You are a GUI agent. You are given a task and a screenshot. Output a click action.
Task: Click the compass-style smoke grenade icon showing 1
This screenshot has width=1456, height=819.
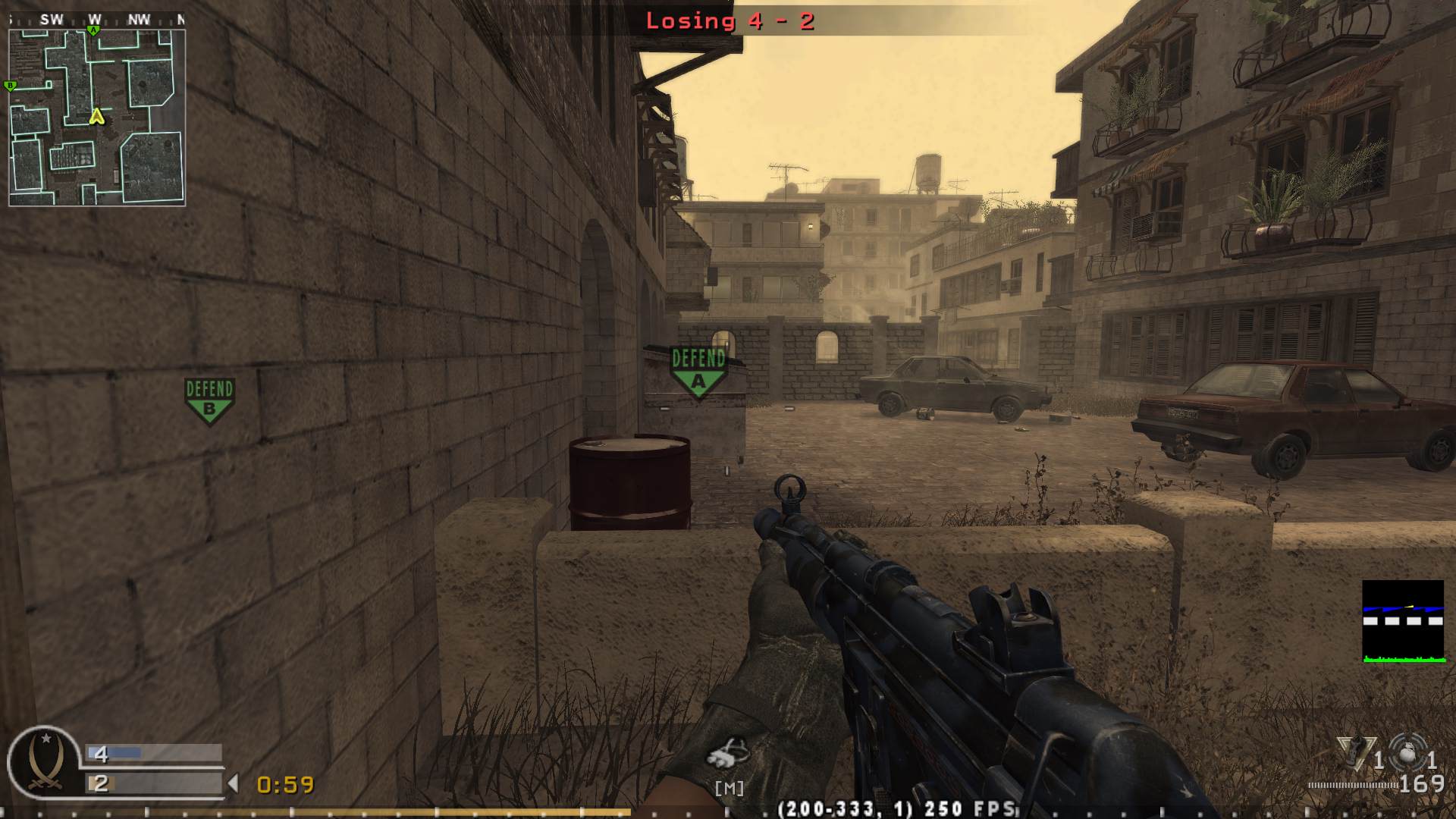(1407, 751)
